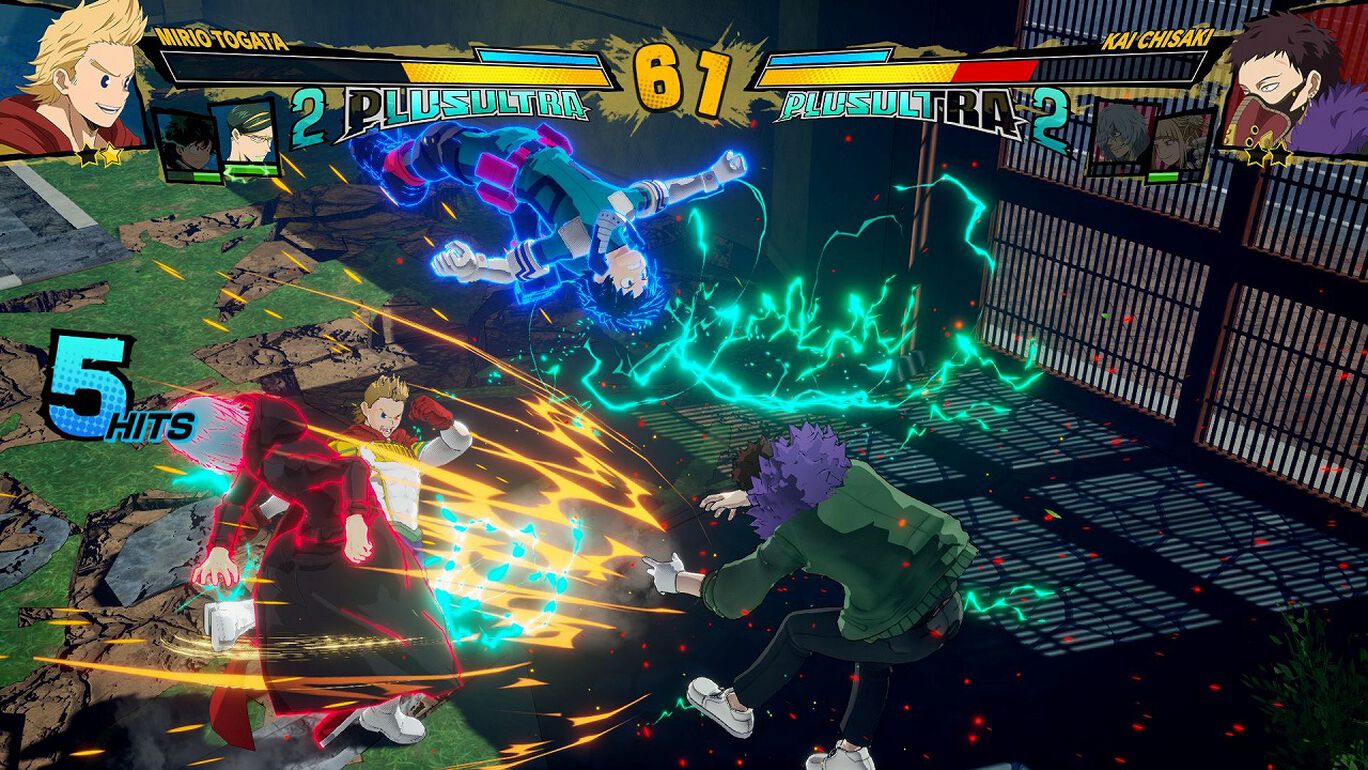Viewport: 1368px width, 770px height.
Task: Click the yellow star under Mirio's portrait
Action: coord(110,153)
